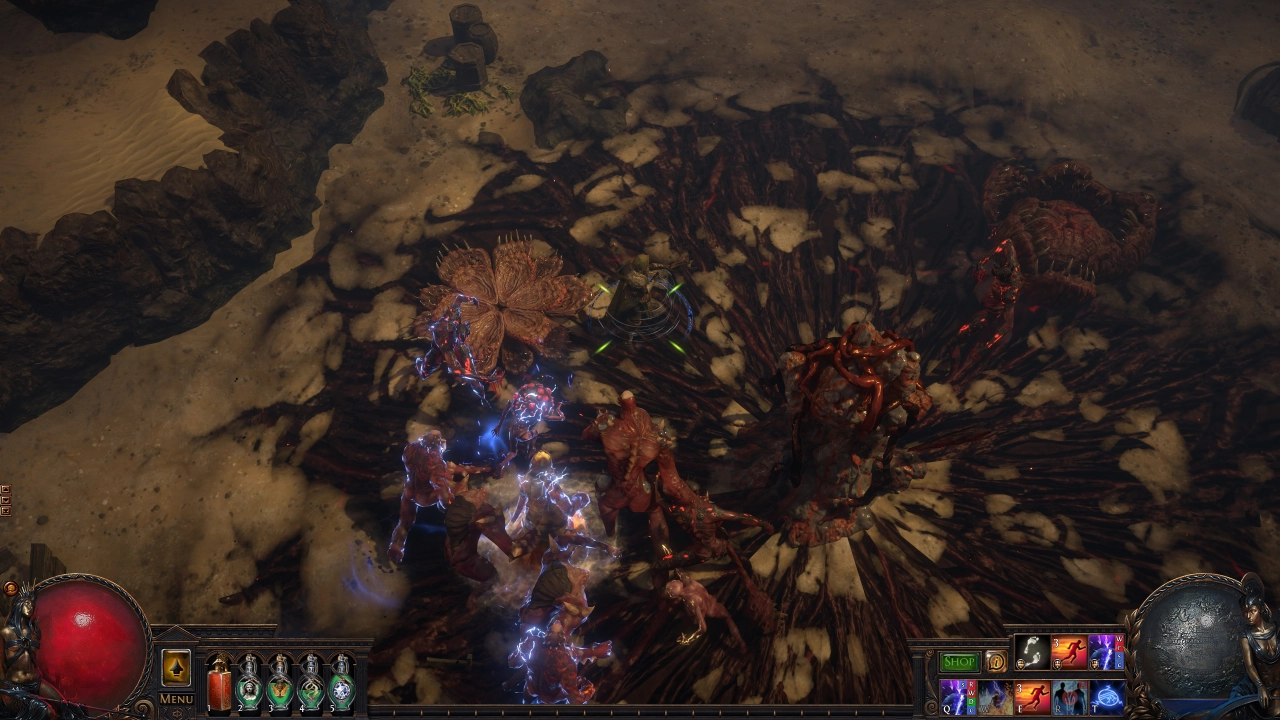This screenshot has height=720, width=1280.
Task: Activate the two-figures heart skill labeled R
Action: click(1069, 696)
